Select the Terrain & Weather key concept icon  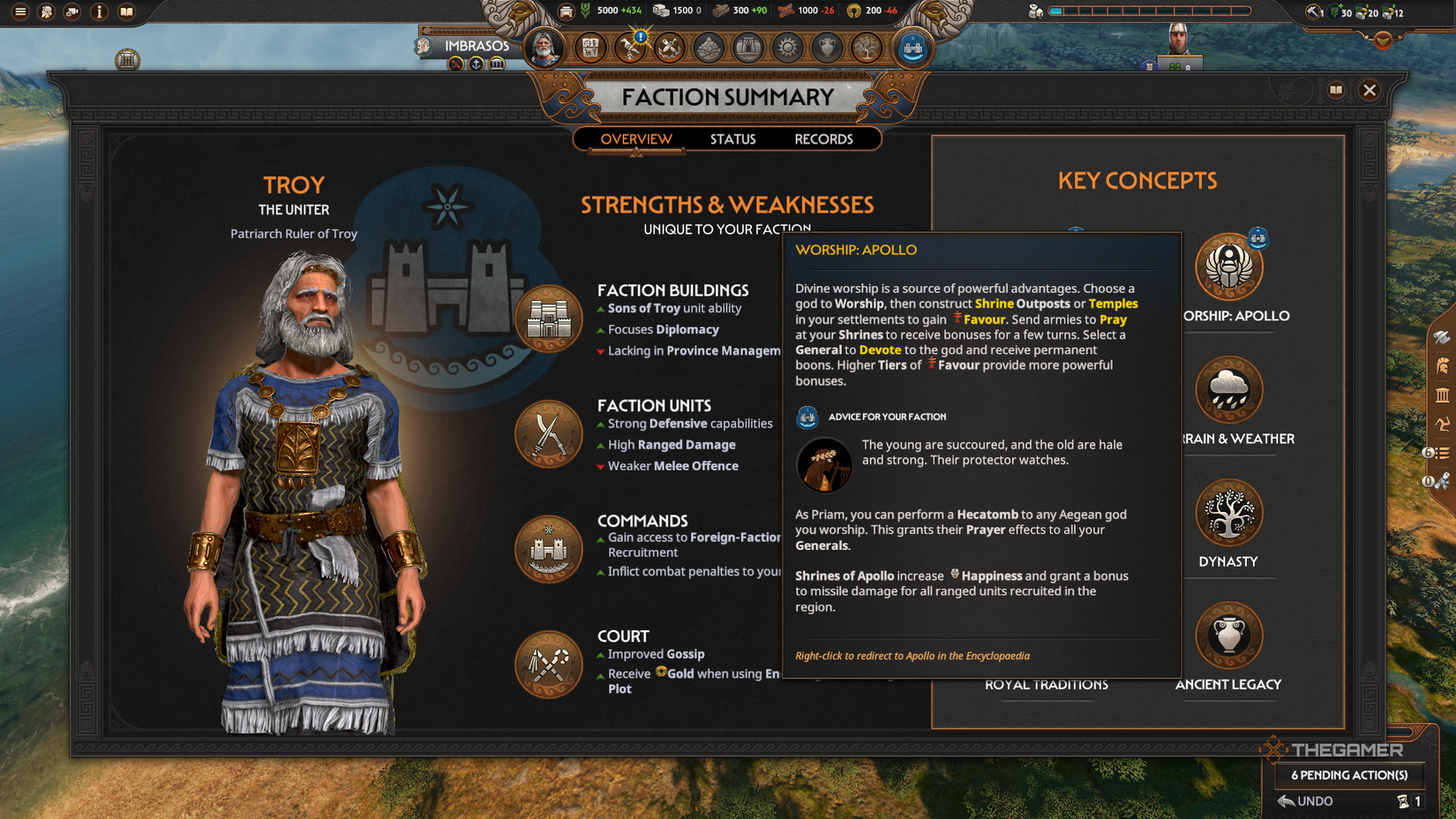tap(1229, 388)
